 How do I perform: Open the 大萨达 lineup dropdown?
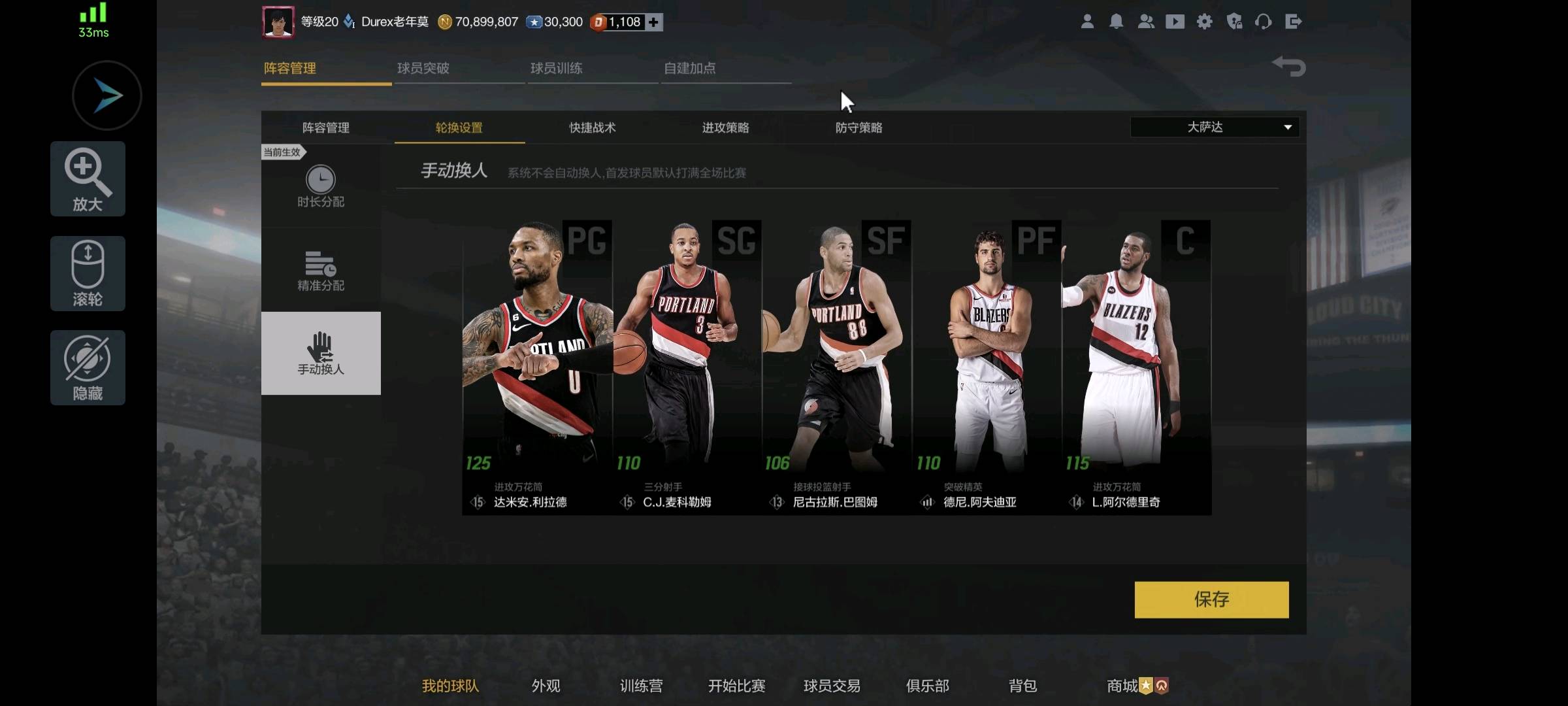tap(1215, 127)
